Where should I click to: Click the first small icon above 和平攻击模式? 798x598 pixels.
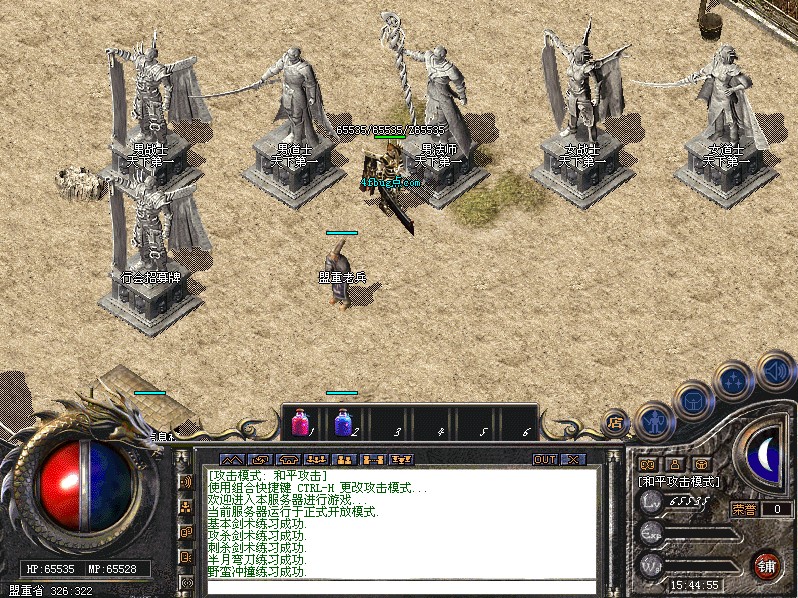(647, 464)
